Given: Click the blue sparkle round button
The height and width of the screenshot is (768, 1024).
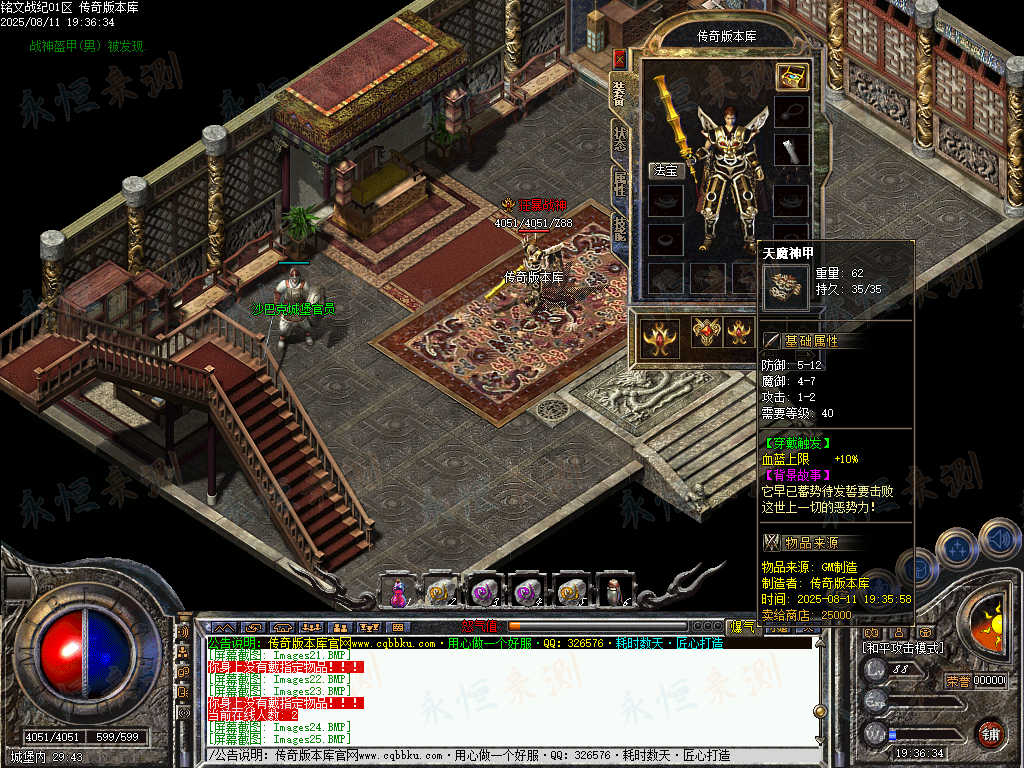Looking at the screenshot, I should point(957,549).
